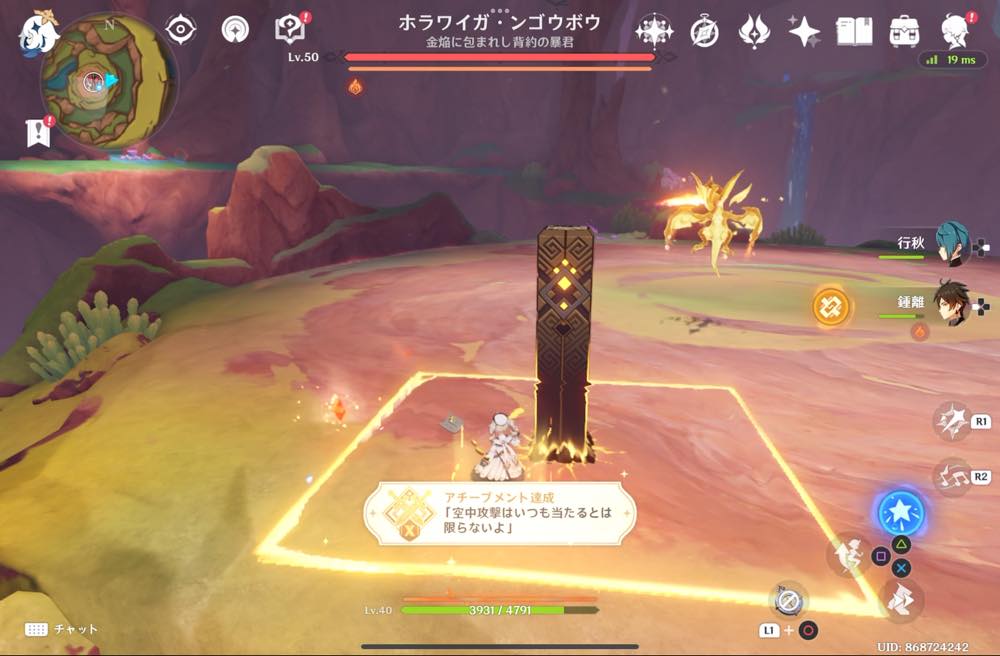Tap the orange crossed-emblem button

(831, 306)
